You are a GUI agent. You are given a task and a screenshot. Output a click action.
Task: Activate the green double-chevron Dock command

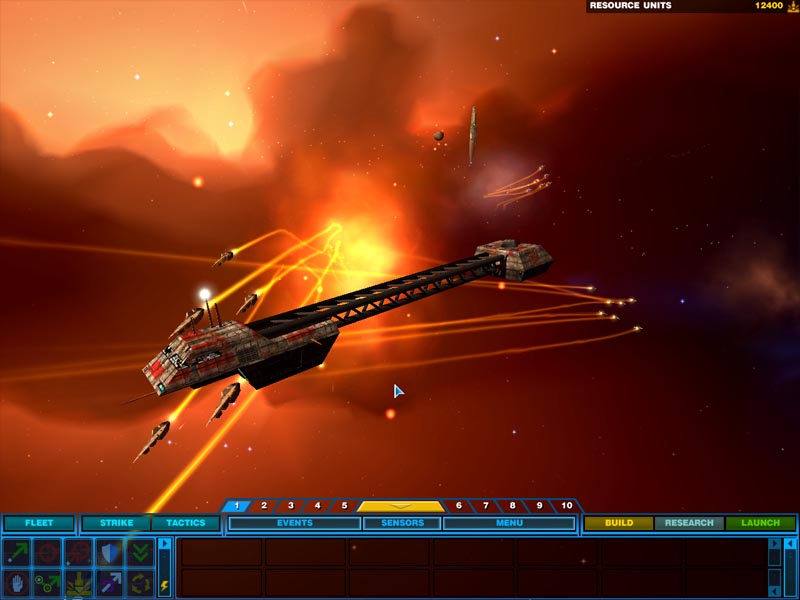pyautogui.click(x=140, y=551)
